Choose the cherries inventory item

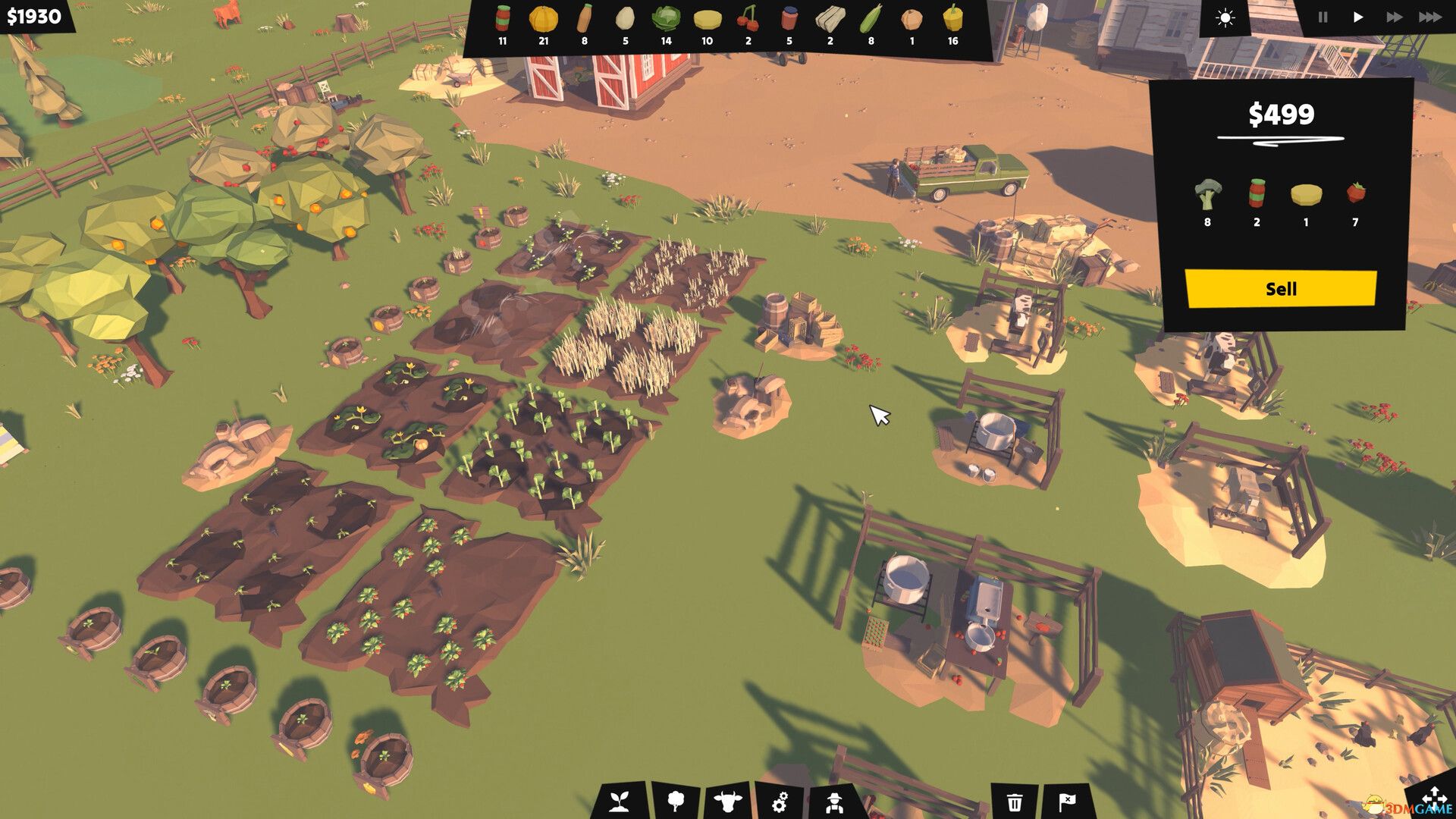[748, 19]
